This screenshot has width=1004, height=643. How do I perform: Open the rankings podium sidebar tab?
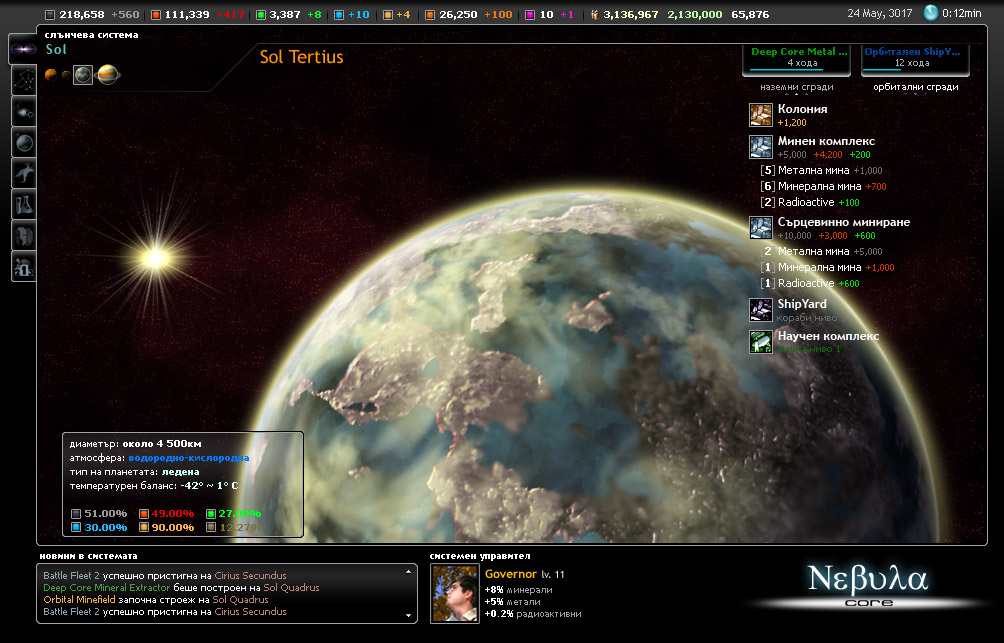23,267
